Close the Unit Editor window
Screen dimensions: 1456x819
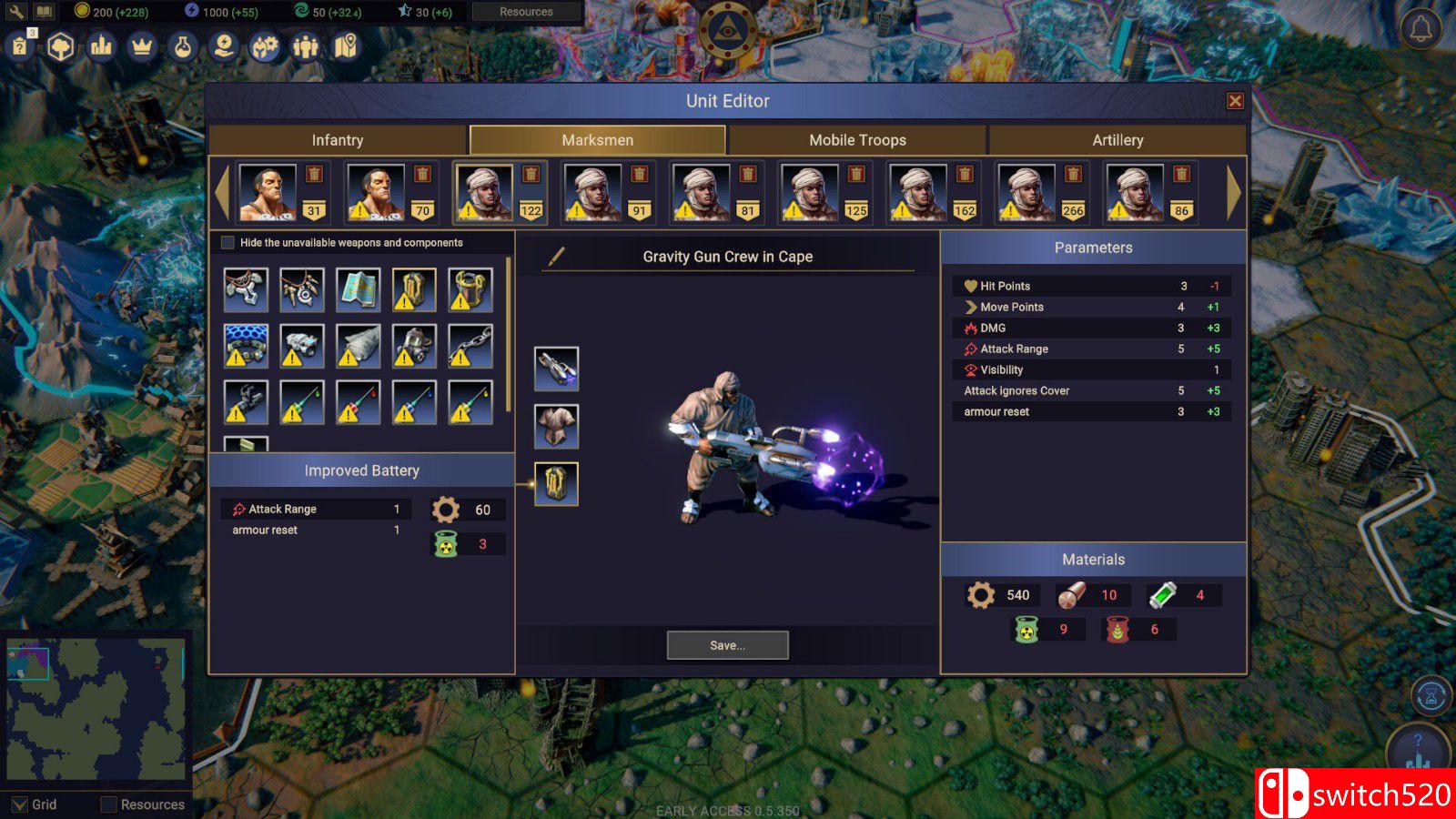tap(1235, 101)
